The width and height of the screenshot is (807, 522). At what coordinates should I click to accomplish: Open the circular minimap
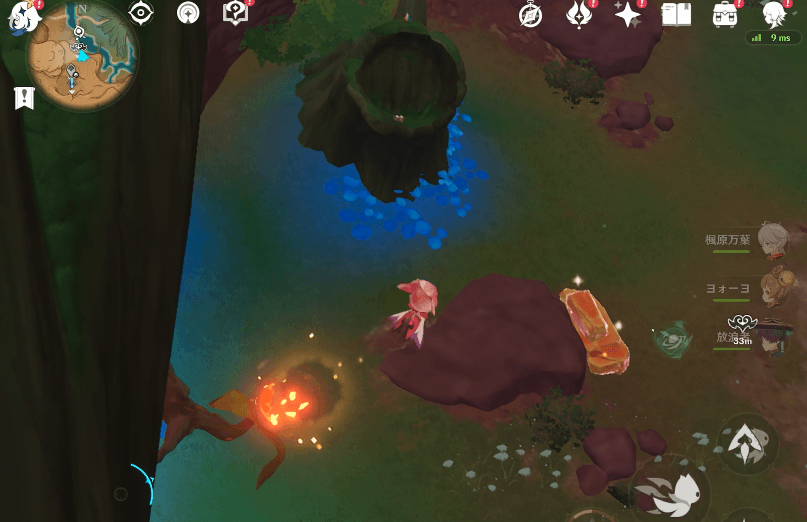click(x=81, y=54)
